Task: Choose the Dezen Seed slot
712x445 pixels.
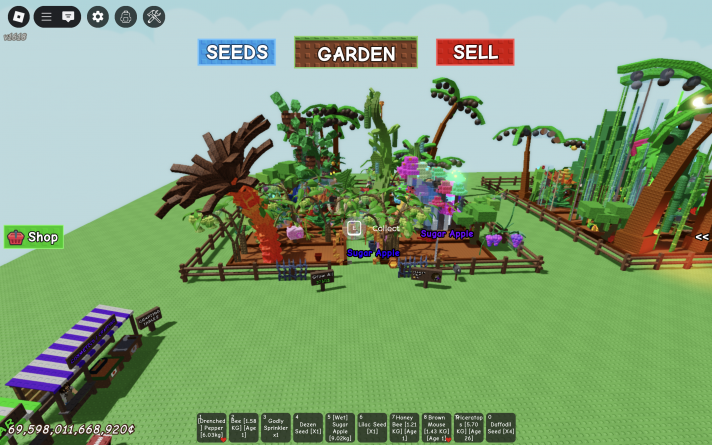Action: 308,427
